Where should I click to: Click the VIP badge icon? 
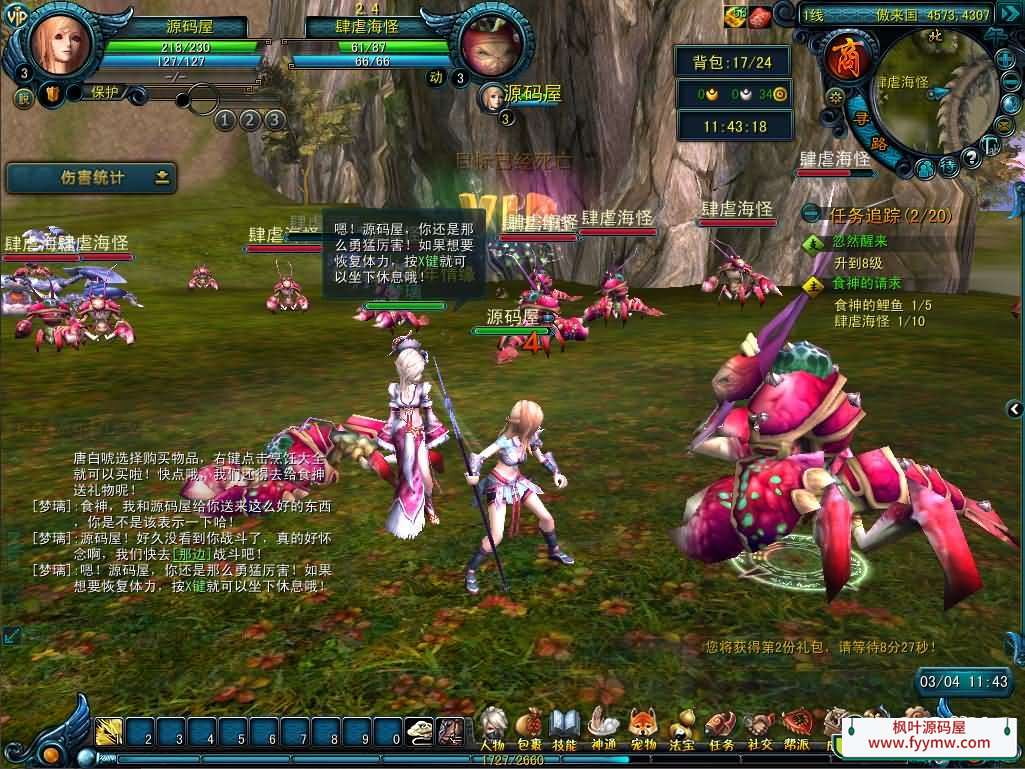pyautogui.click(x=17, y=13)
